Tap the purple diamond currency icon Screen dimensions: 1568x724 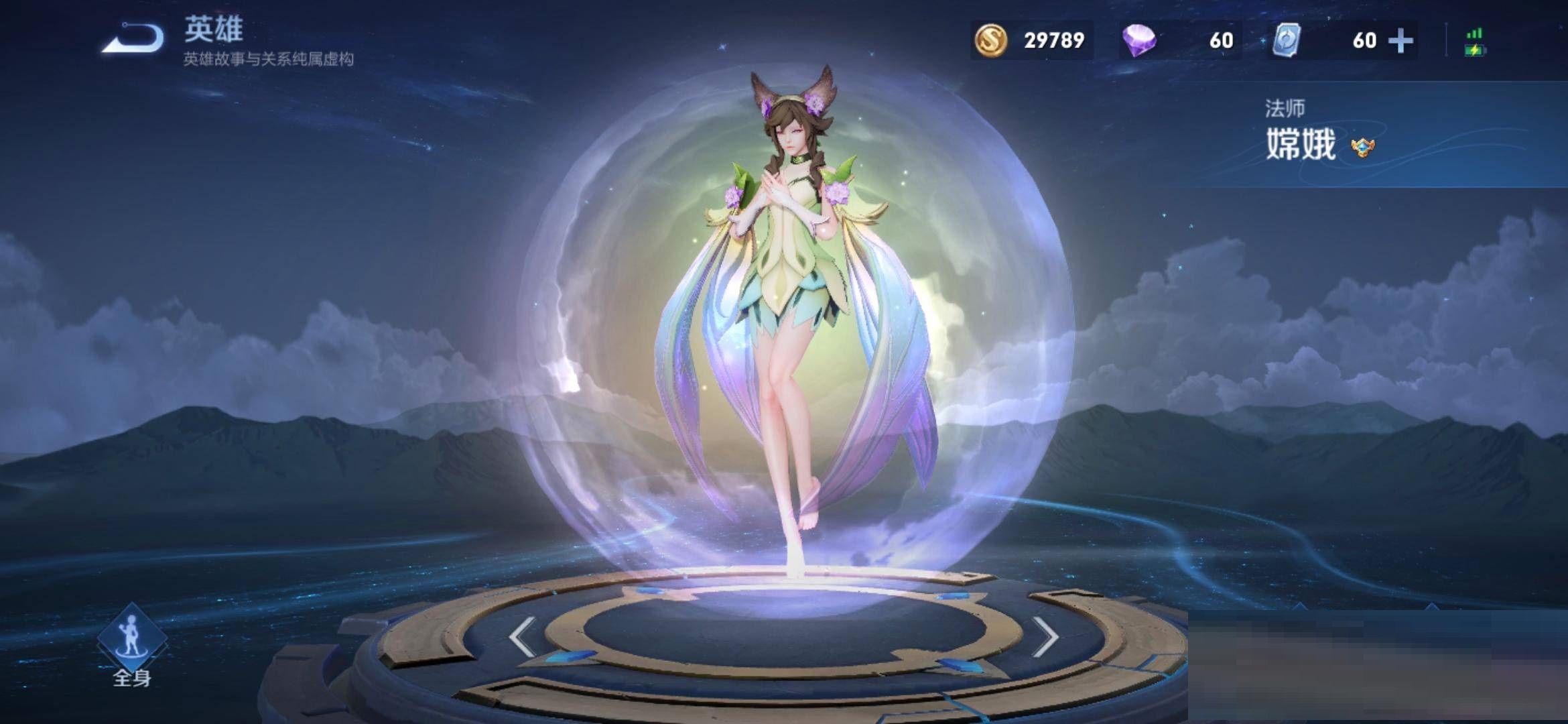[1139, 40]
